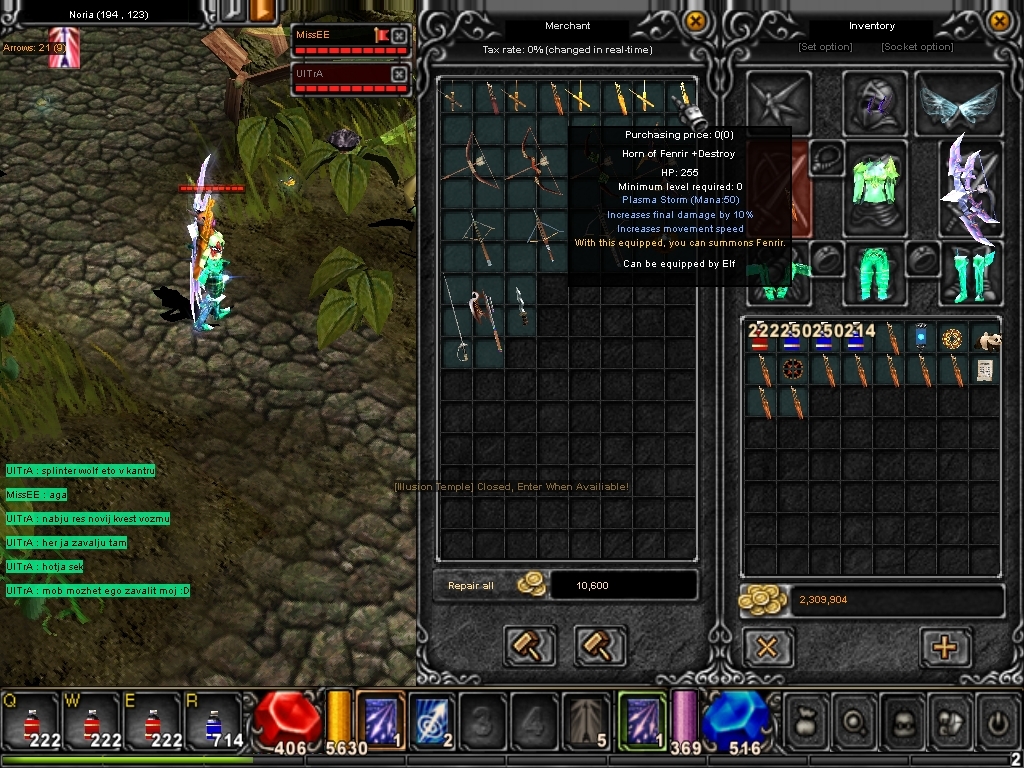
Task: Close the Inventory window
Action: [999, 20]
